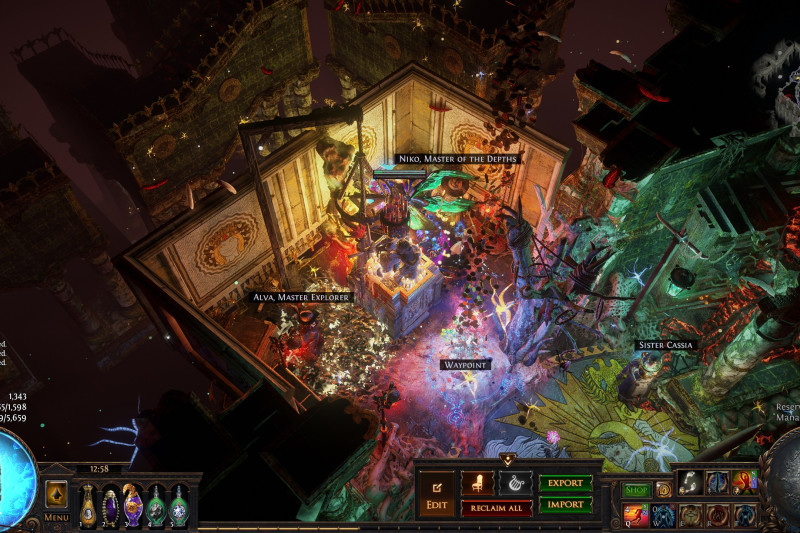Select the white footprints skill icon
The image size is (800, 533).
pos(690,482)
